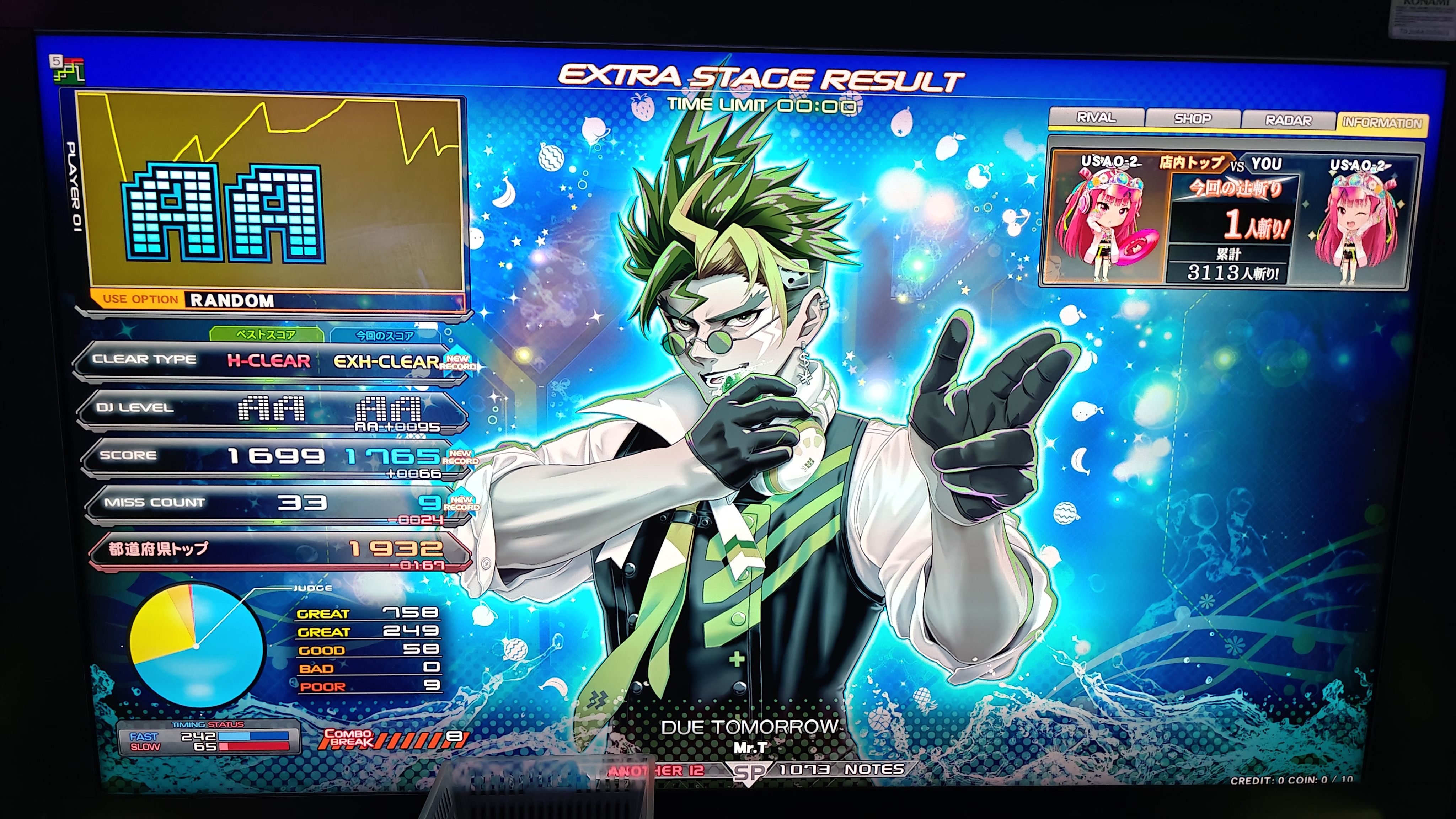
Task: Select the INFORMATION tab
Action: [1381, 123]
